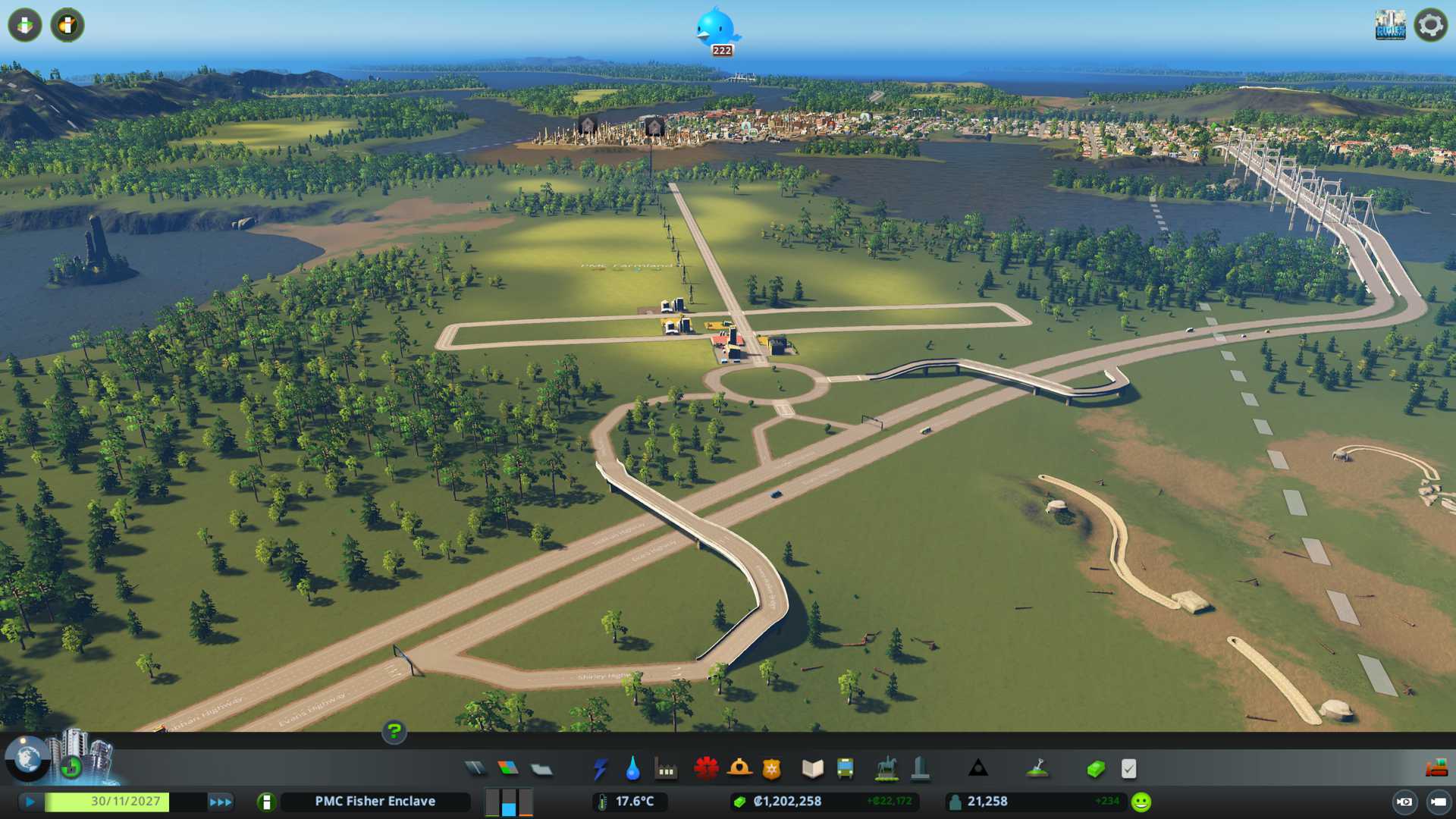Click the green city info button
Screen dimensions: 1456x819
click(266, 802)
